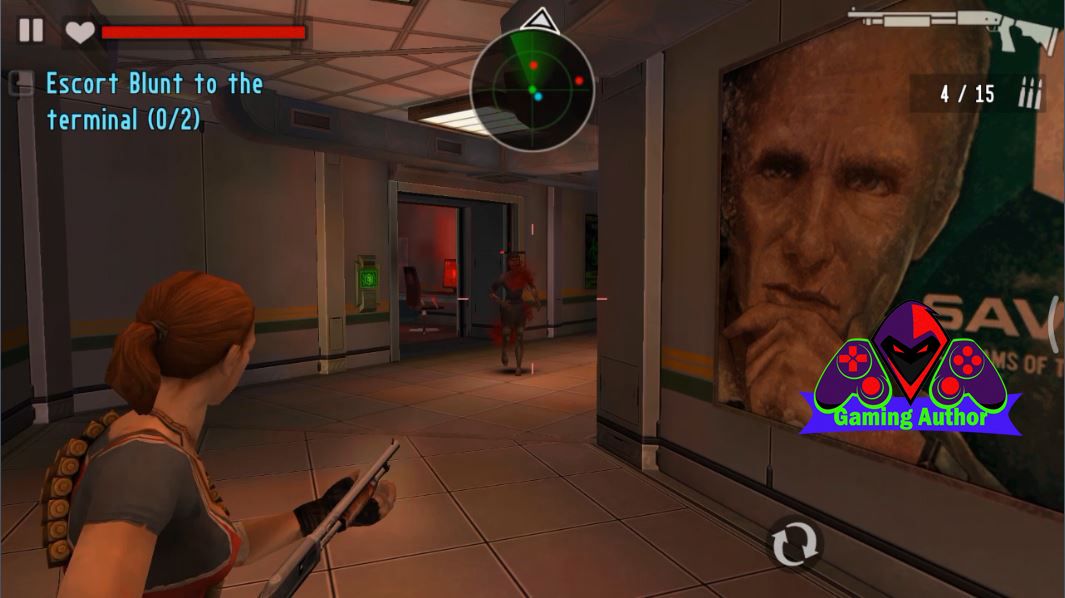Screen dimensions: 1065x598
Task: Reload weapon with circular arrows button
Action: [795, 544]
